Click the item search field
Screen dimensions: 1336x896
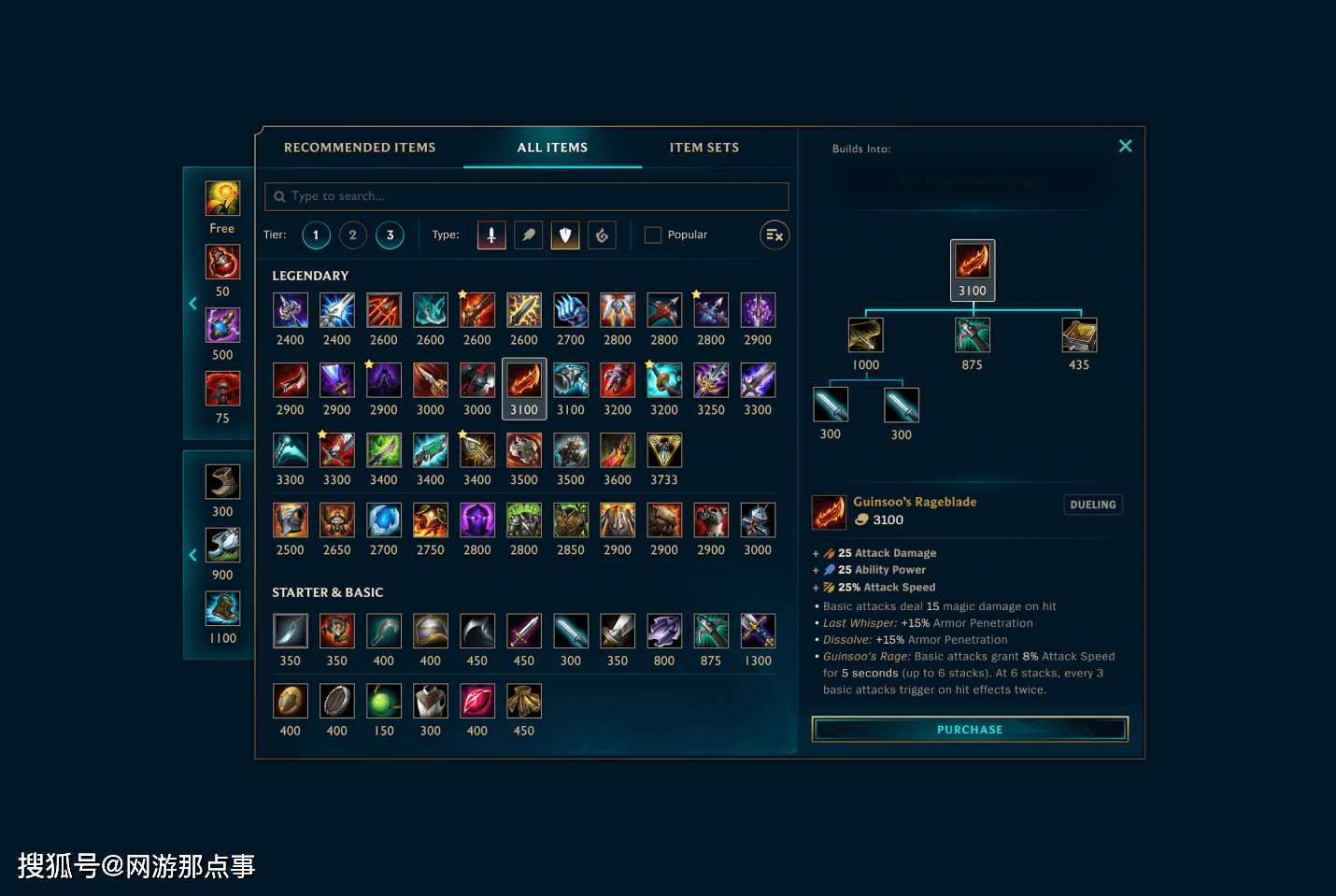[x=527, y=196]
